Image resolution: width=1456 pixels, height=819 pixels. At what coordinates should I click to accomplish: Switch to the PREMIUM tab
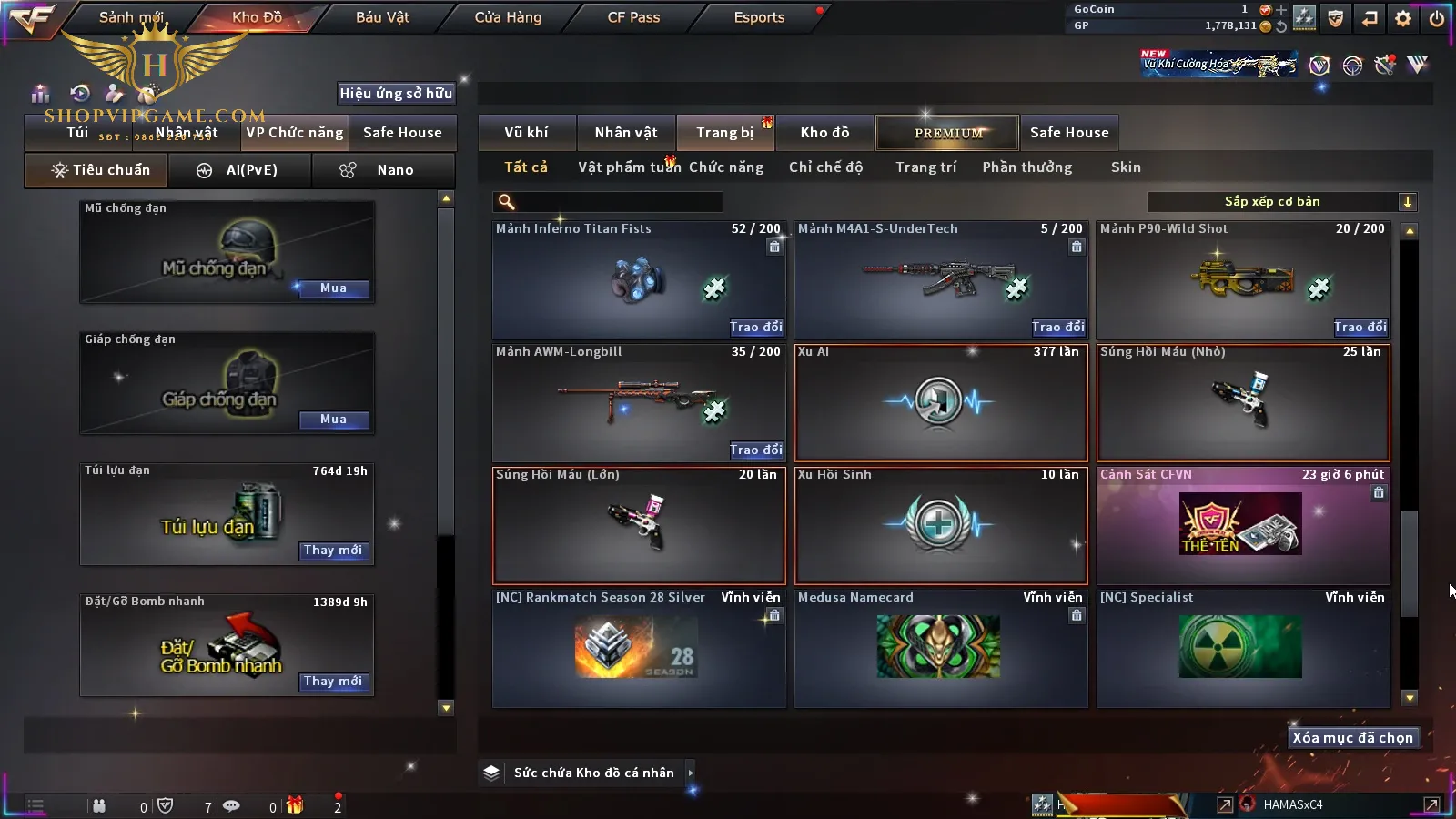tap(948, 133)
